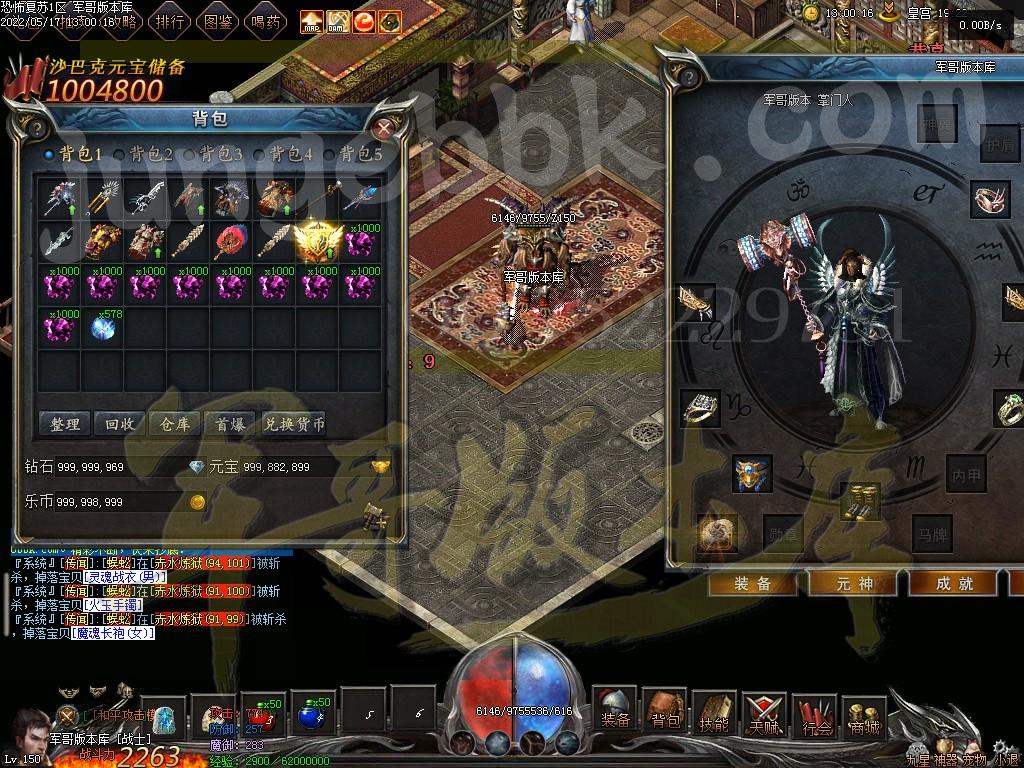Close the backpack window
This screenshot has height=768, width=1024.
(x=384, y=127)
